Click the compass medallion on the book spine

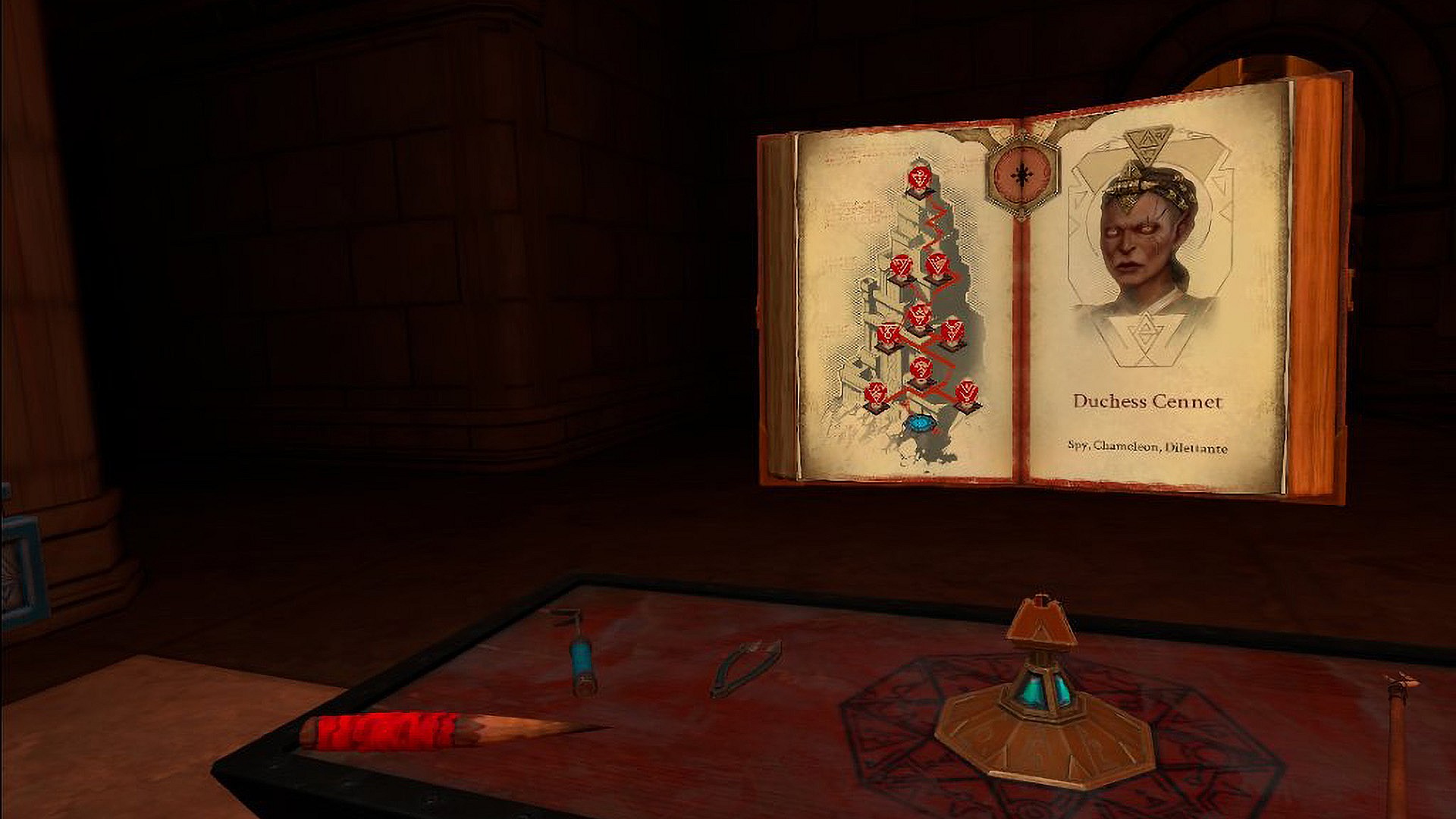[1024, 173]
